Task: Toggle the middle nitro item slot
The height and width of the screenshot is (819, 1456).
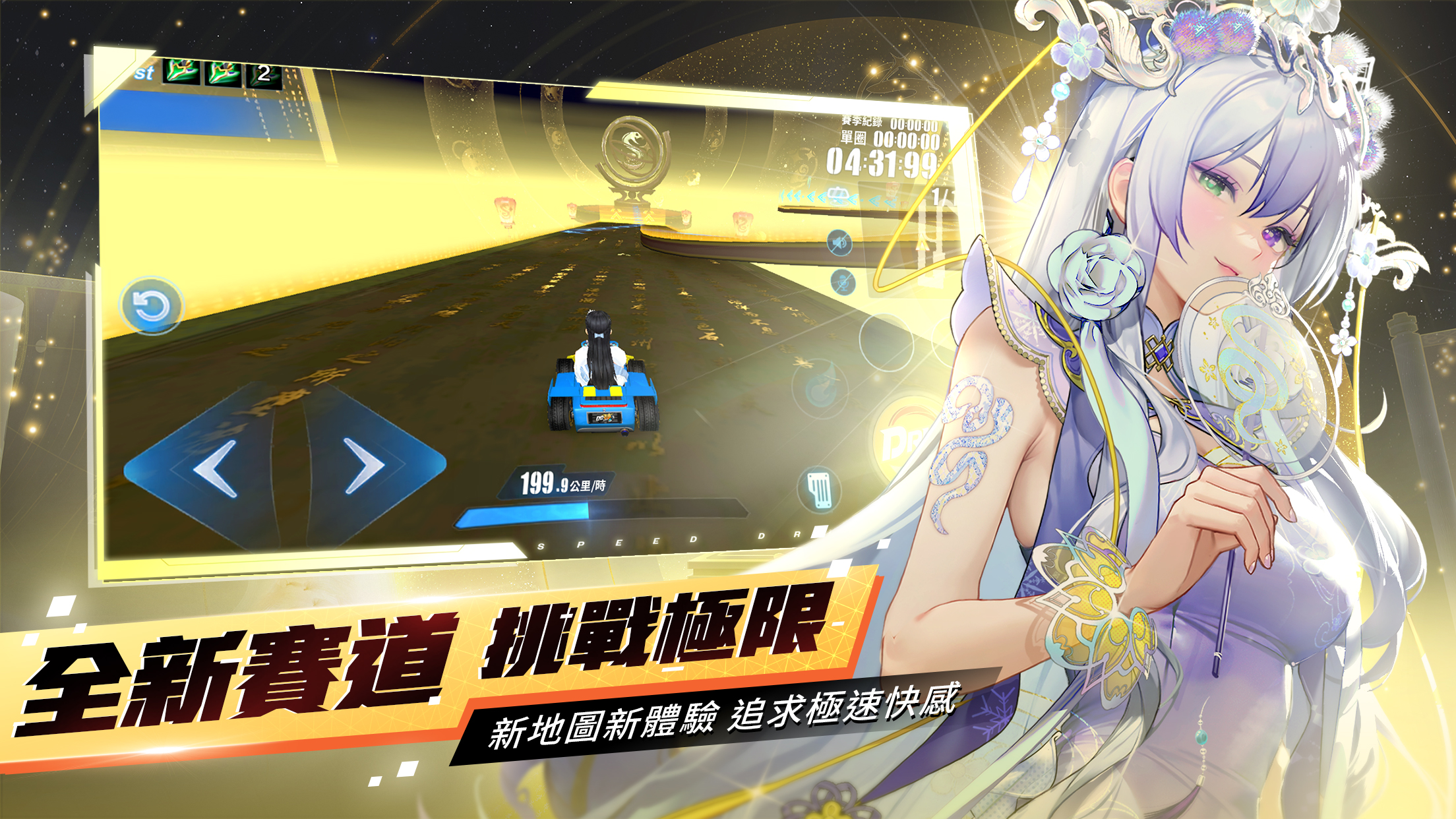Action: coord(222,73)
